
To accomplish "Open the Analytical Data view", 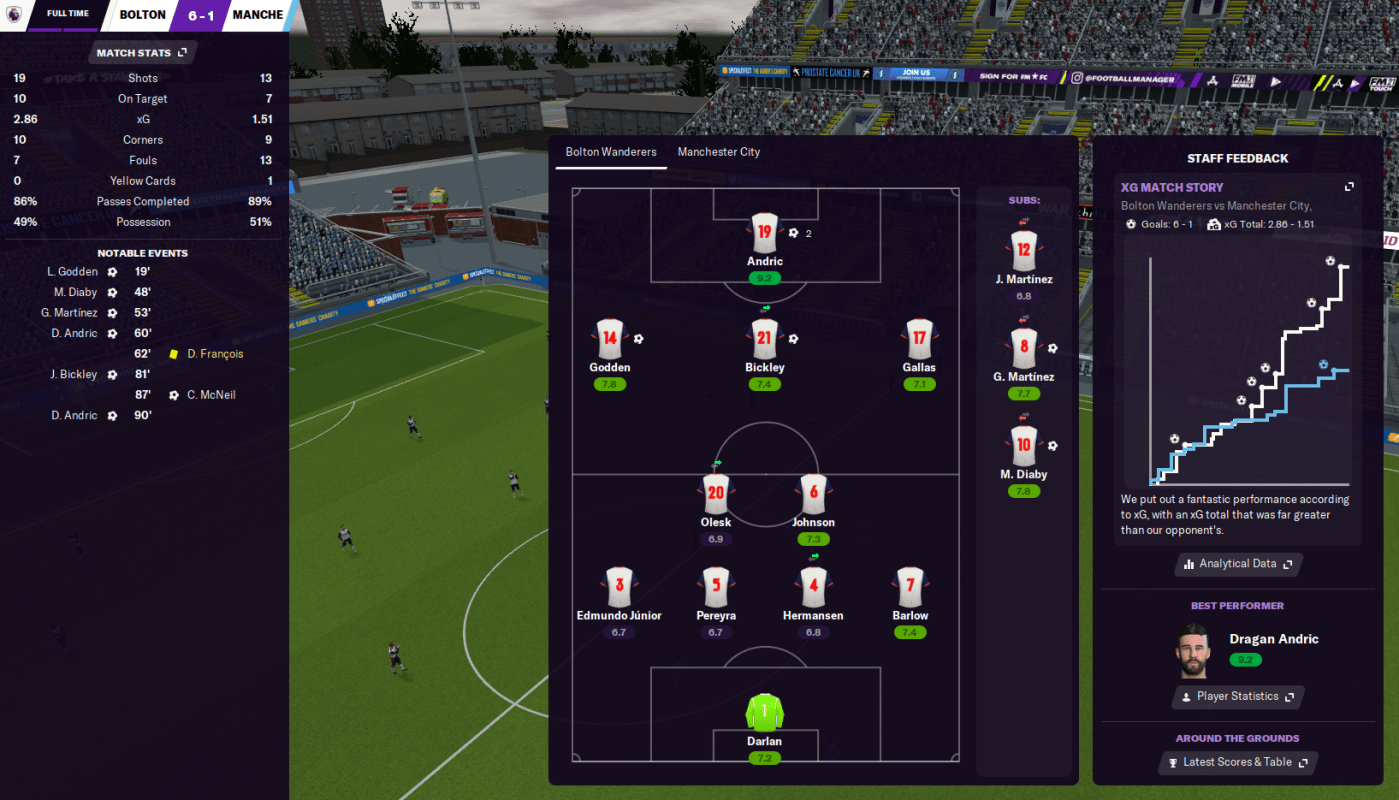I will (x=1238, y=564).
